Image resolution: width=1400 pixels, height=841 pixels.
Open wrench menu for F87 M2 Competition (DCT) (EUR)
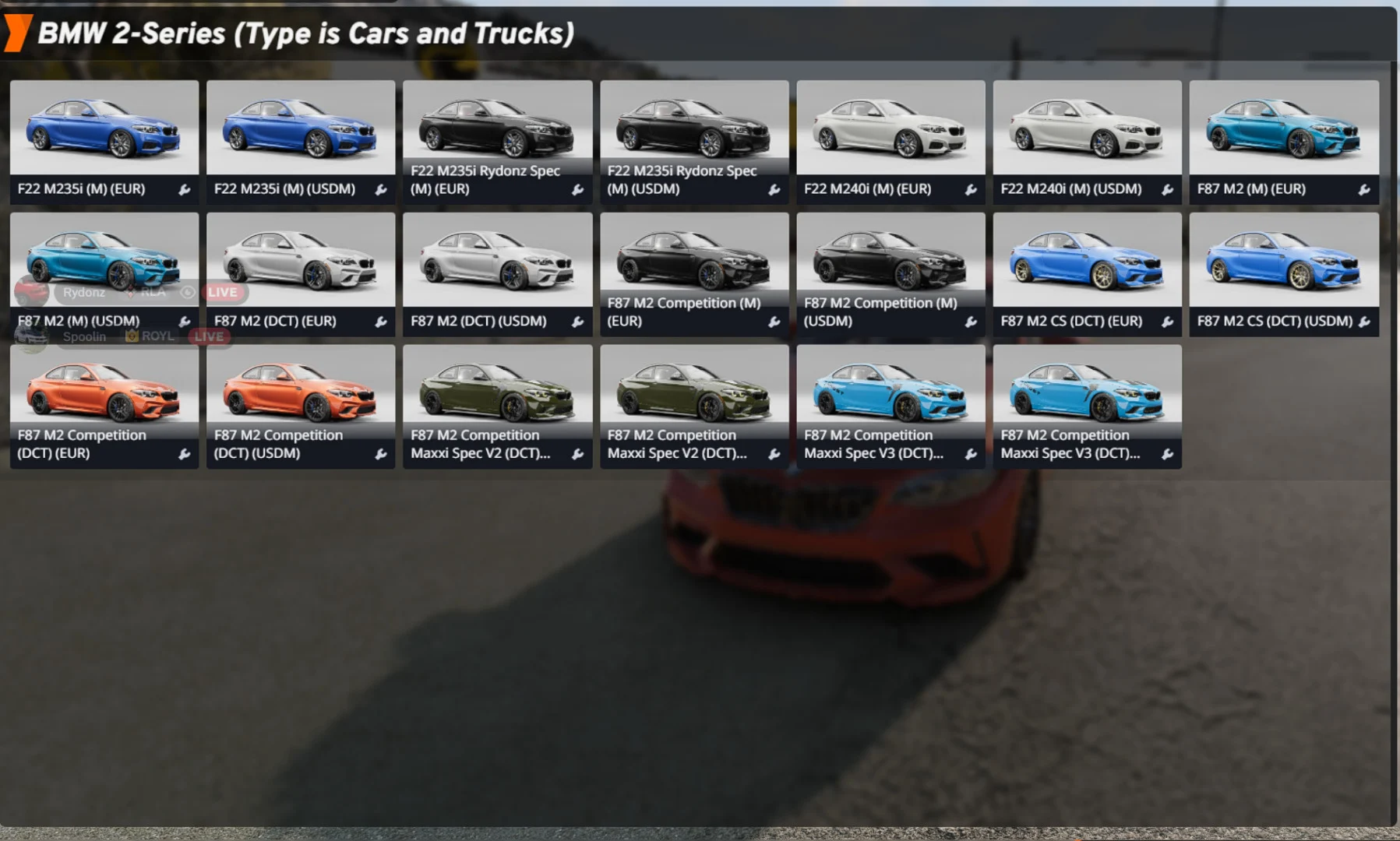(185, 452)
